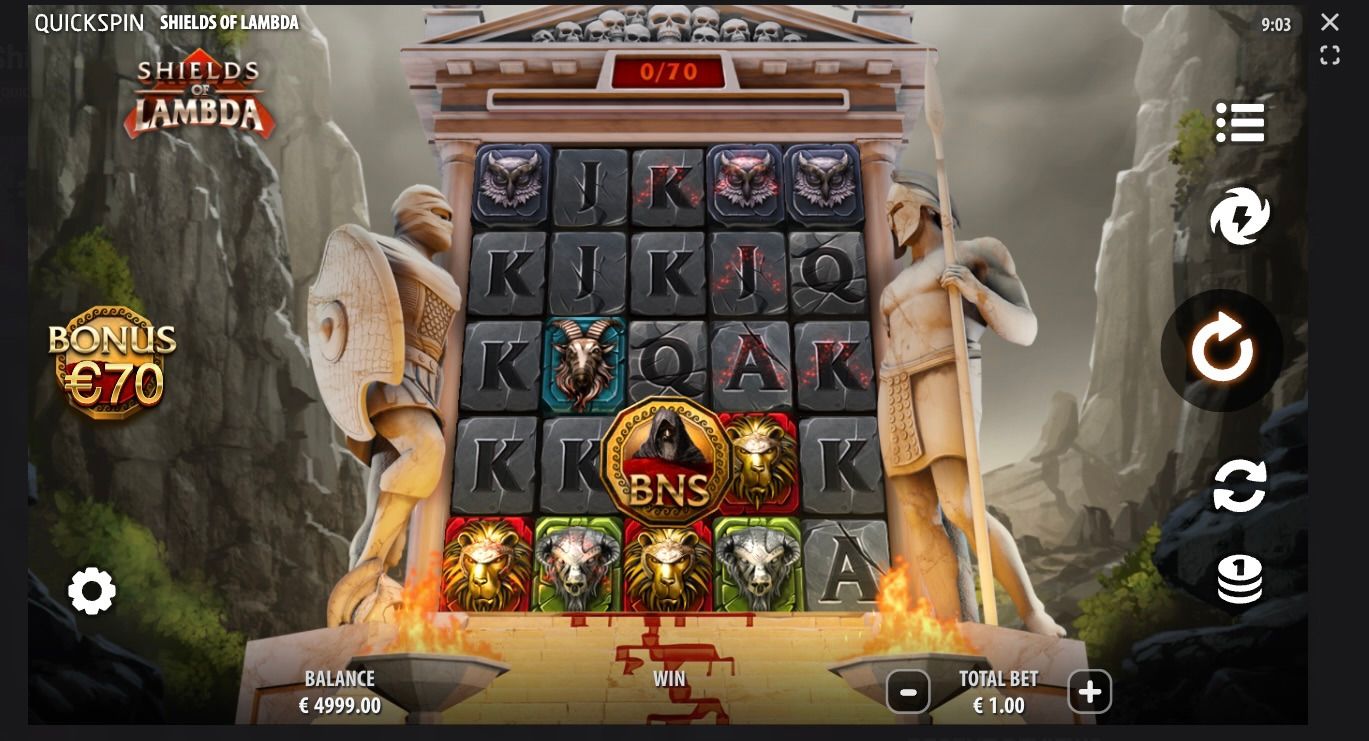Buy the Bonus for €70
This screenshot has height=741, width=1369.
point(113,362)
